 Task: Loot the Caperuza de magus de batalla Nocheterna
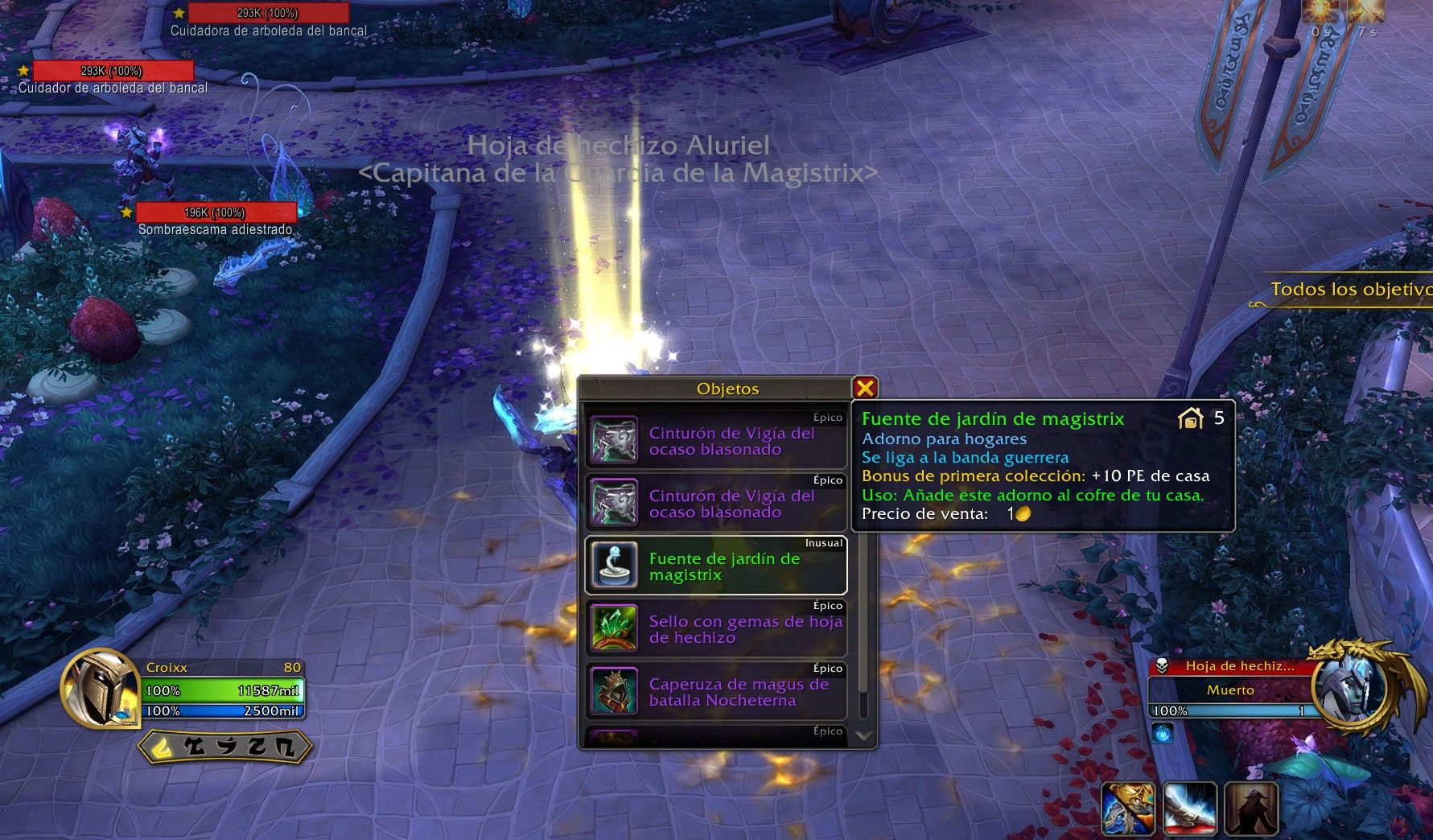(716, 692)
